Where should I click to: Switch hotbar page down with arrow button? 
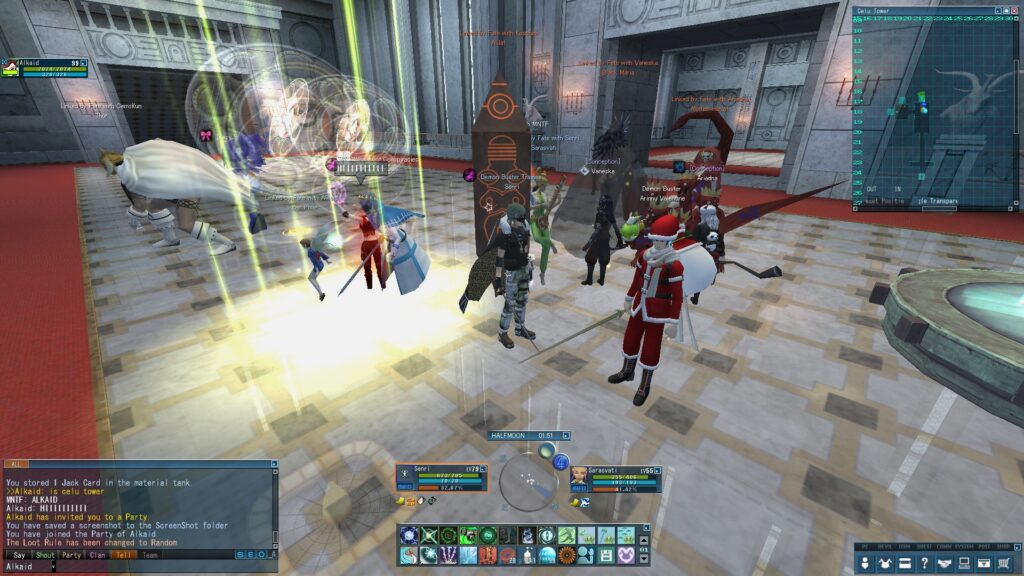[x=642, y=558]
